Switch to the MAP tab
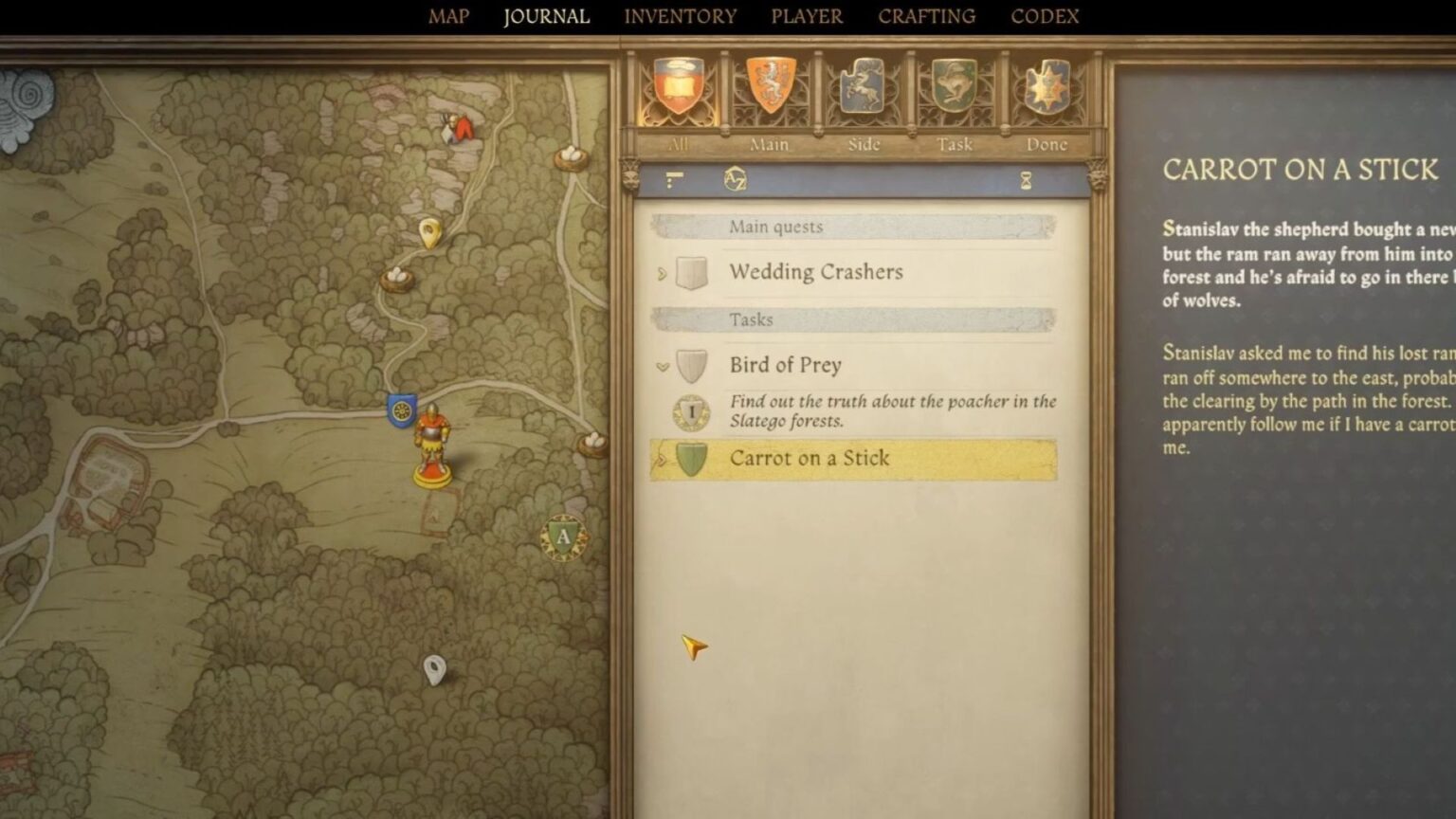This screenshot has height=819, width=1456. (449, 16)
